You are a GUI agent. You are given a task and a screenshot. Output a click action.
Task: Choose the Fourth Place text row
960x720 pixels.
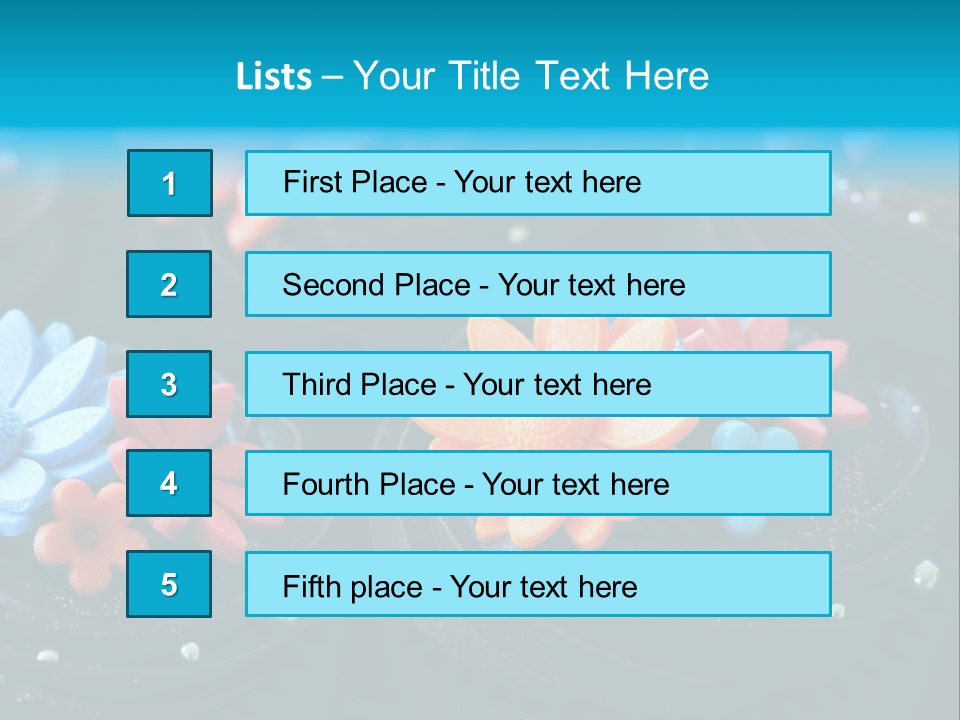[538, 484]
